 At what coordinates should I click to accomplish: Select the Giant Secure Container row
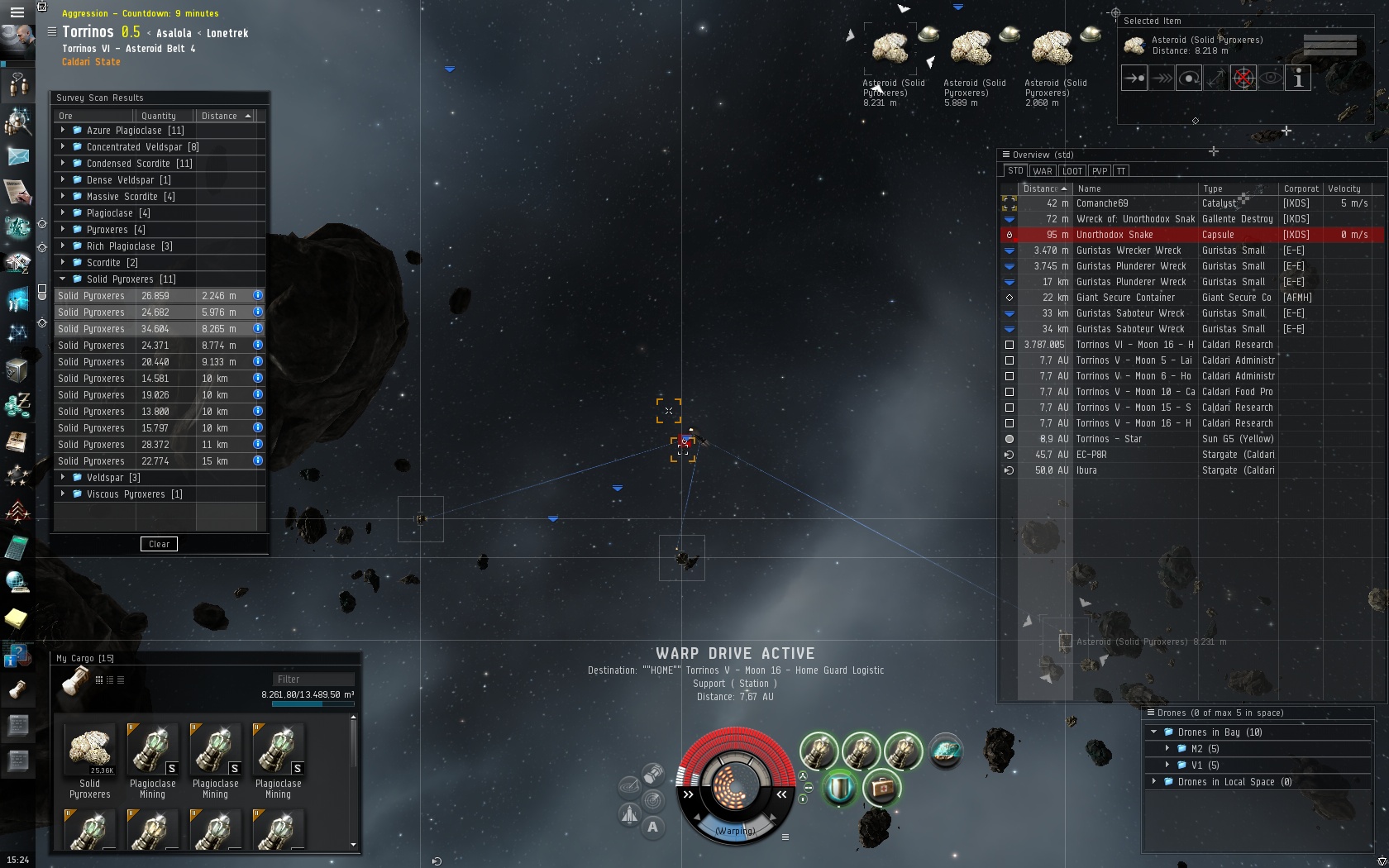point(1124,298)
